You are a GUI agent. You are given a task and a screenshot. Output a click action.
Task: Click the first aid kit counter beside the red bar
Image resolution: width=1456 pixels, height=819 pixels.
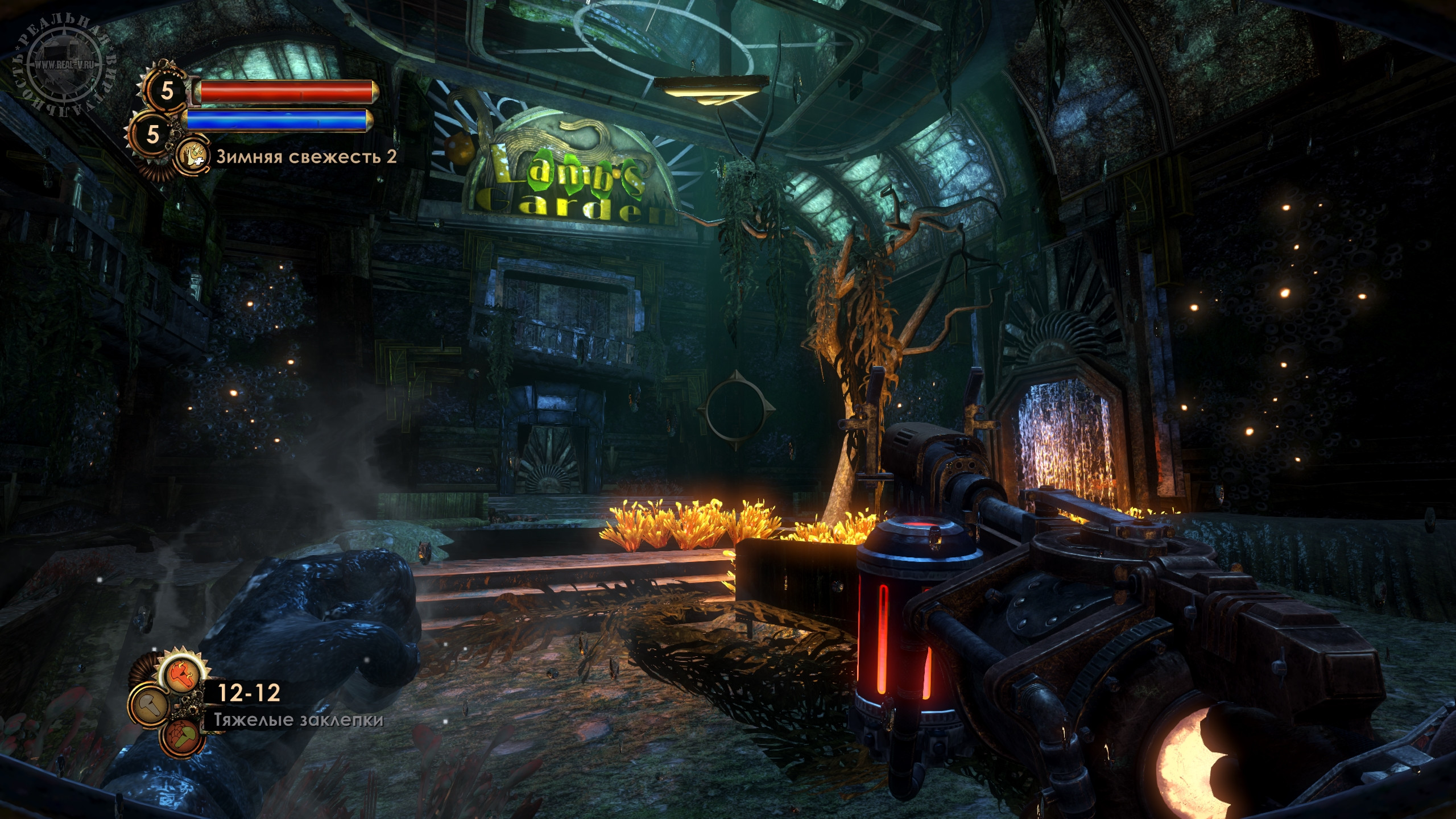click(166, 90)
